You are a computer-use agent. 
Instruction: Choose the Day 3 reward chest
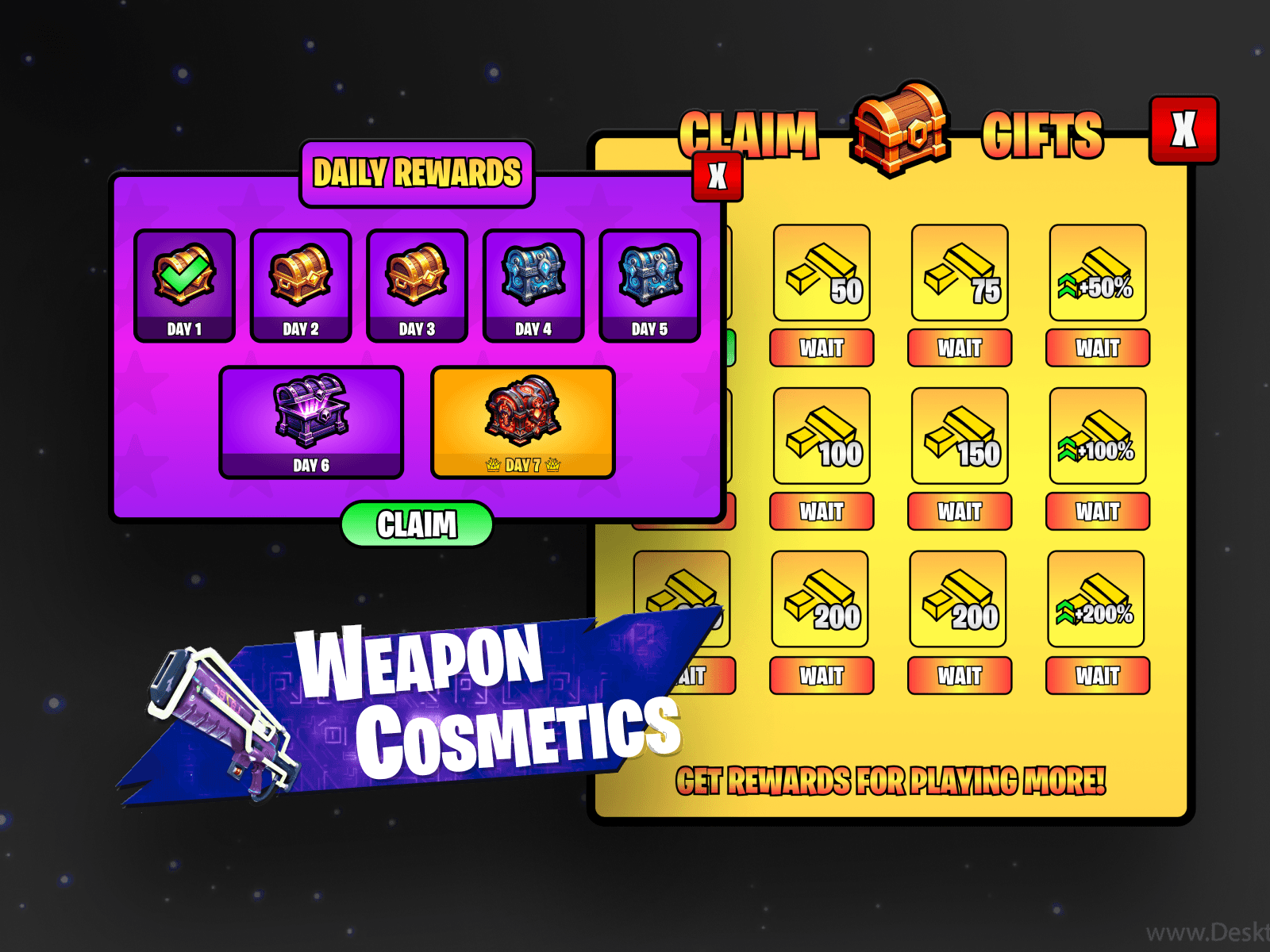(417, 285)
